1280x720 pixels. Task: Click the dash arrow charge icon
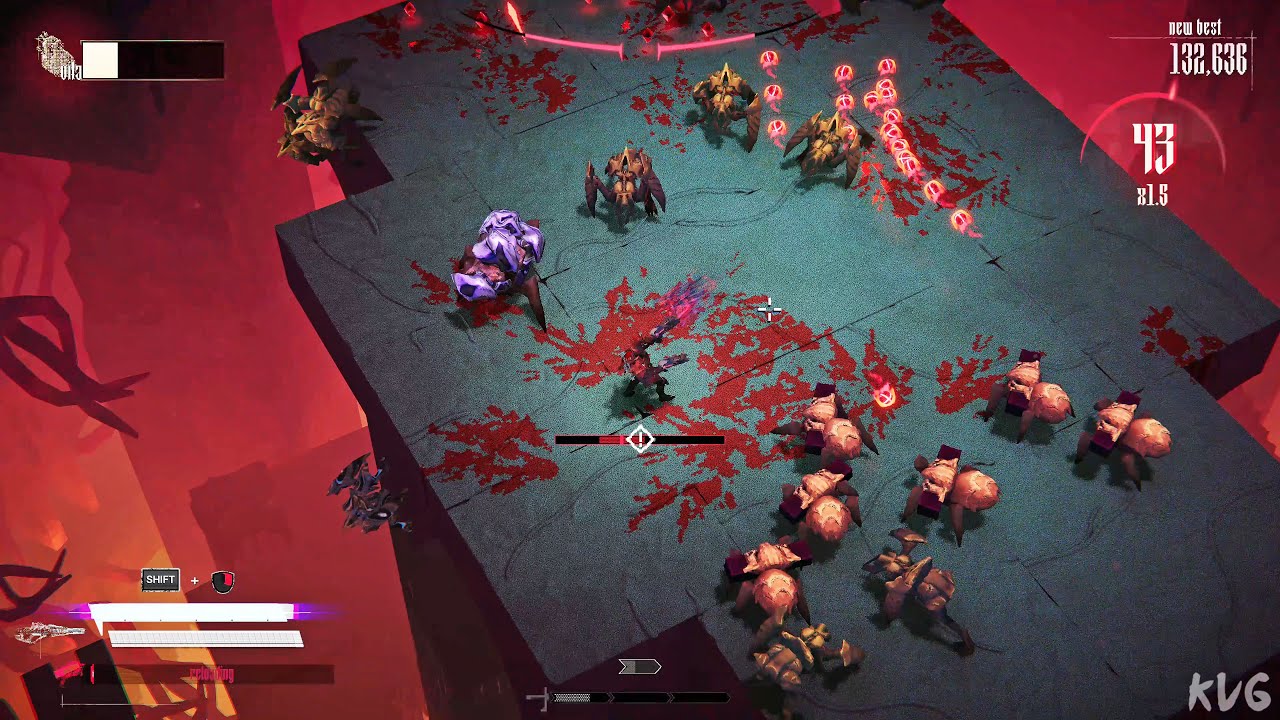(x=640, y=667)
